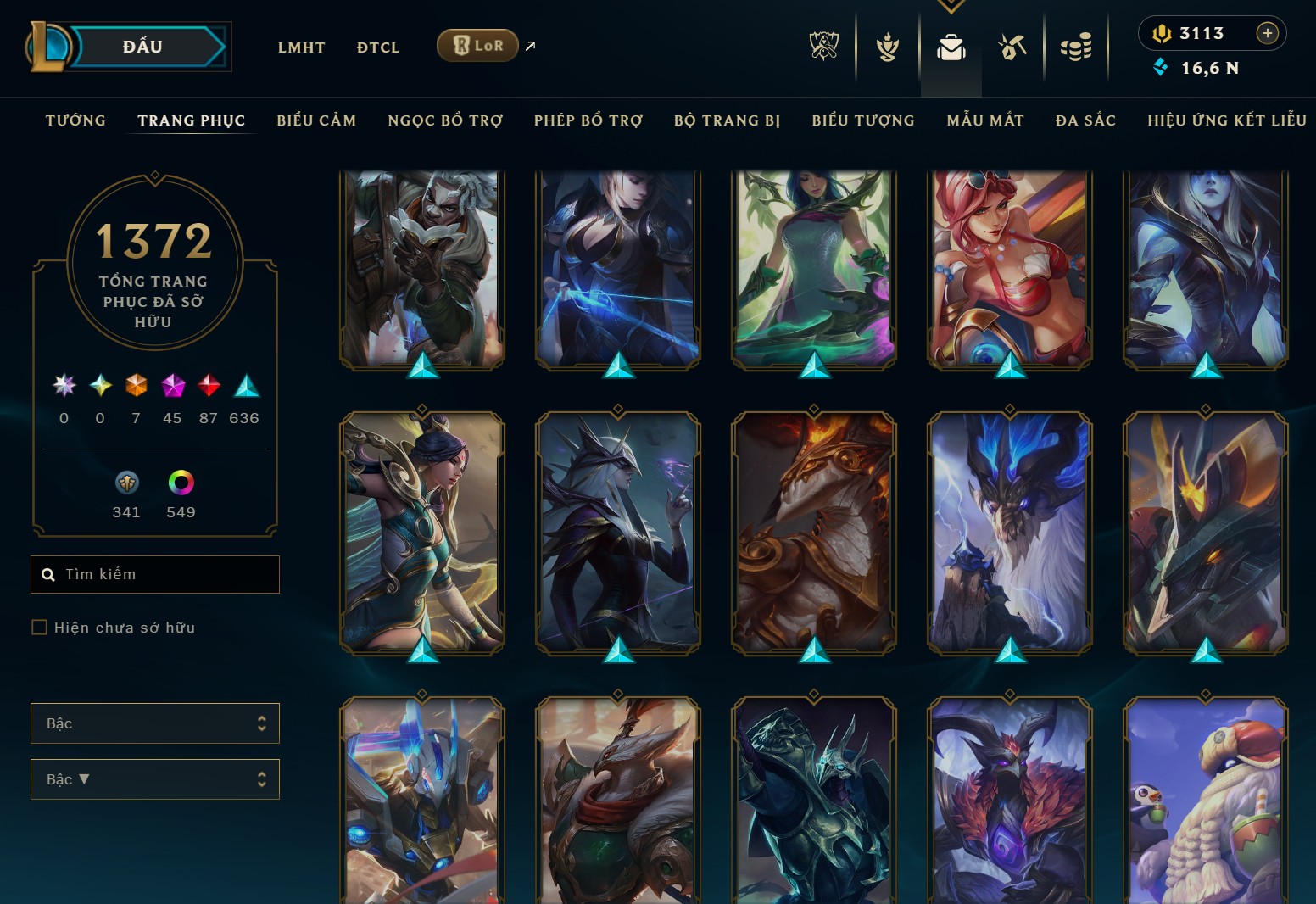Click inside the 'Tìm kiếm' search field

pyautogui.click(x=155, y=574)
